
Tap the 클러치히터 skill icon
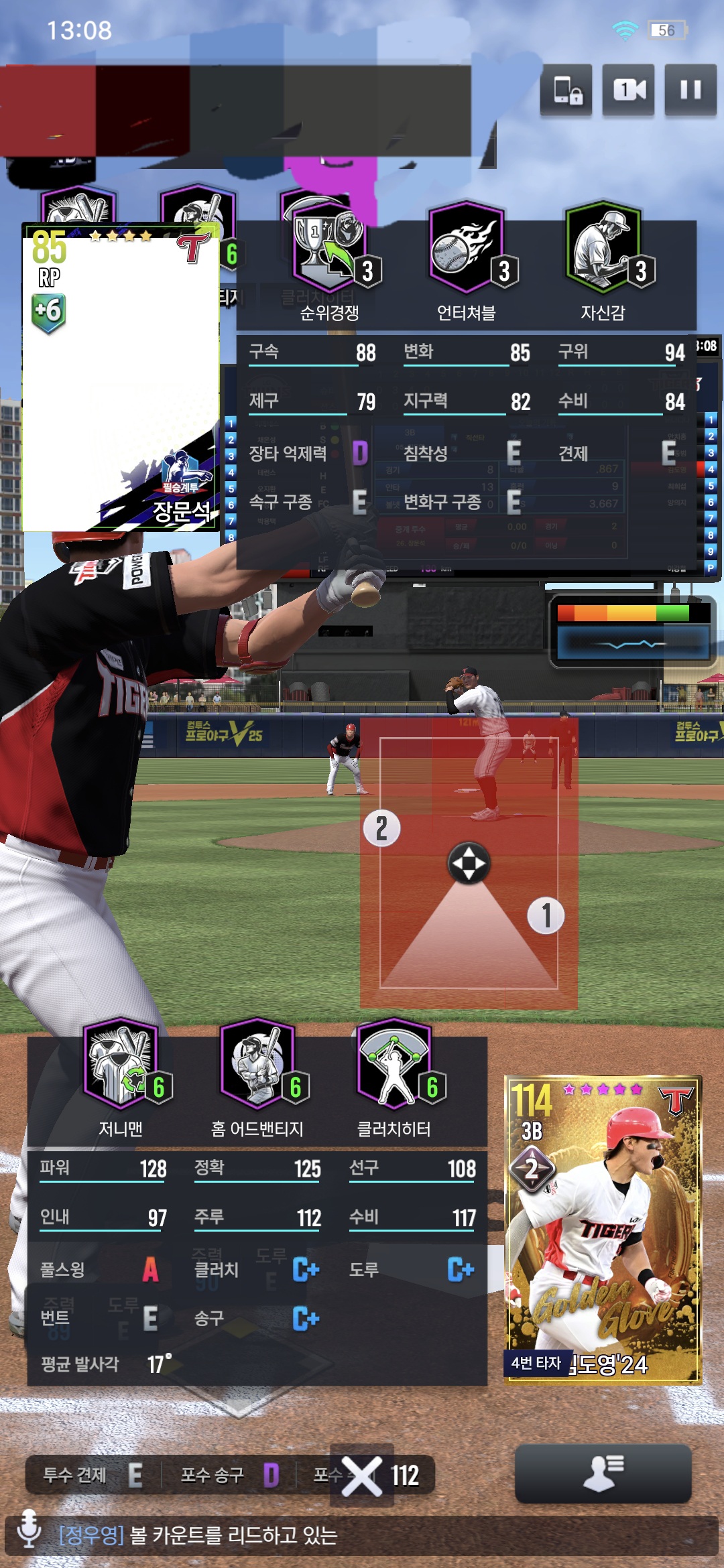[394, 1065]
